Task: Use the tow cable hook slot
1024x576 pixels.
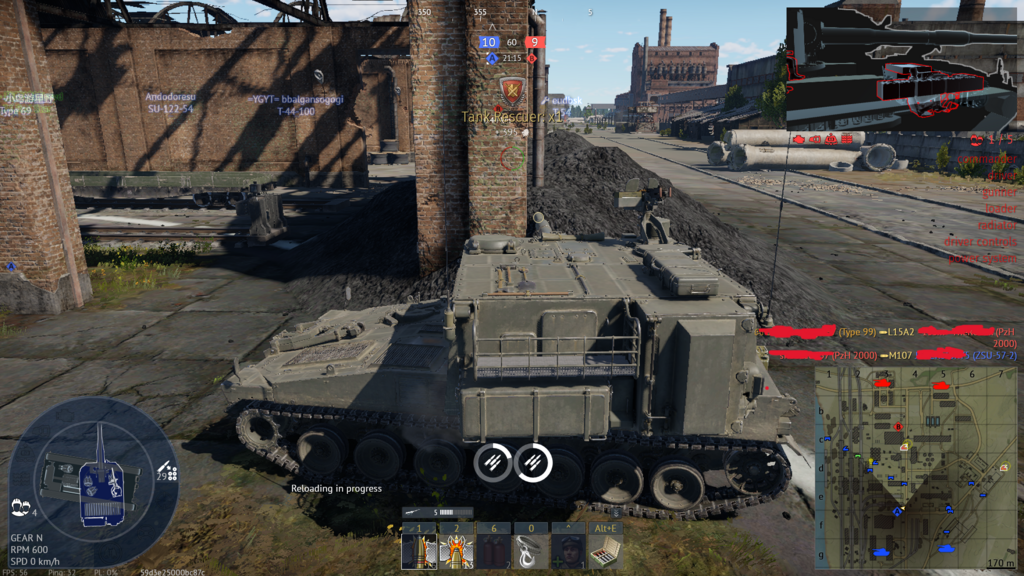Action: point(530,551)
